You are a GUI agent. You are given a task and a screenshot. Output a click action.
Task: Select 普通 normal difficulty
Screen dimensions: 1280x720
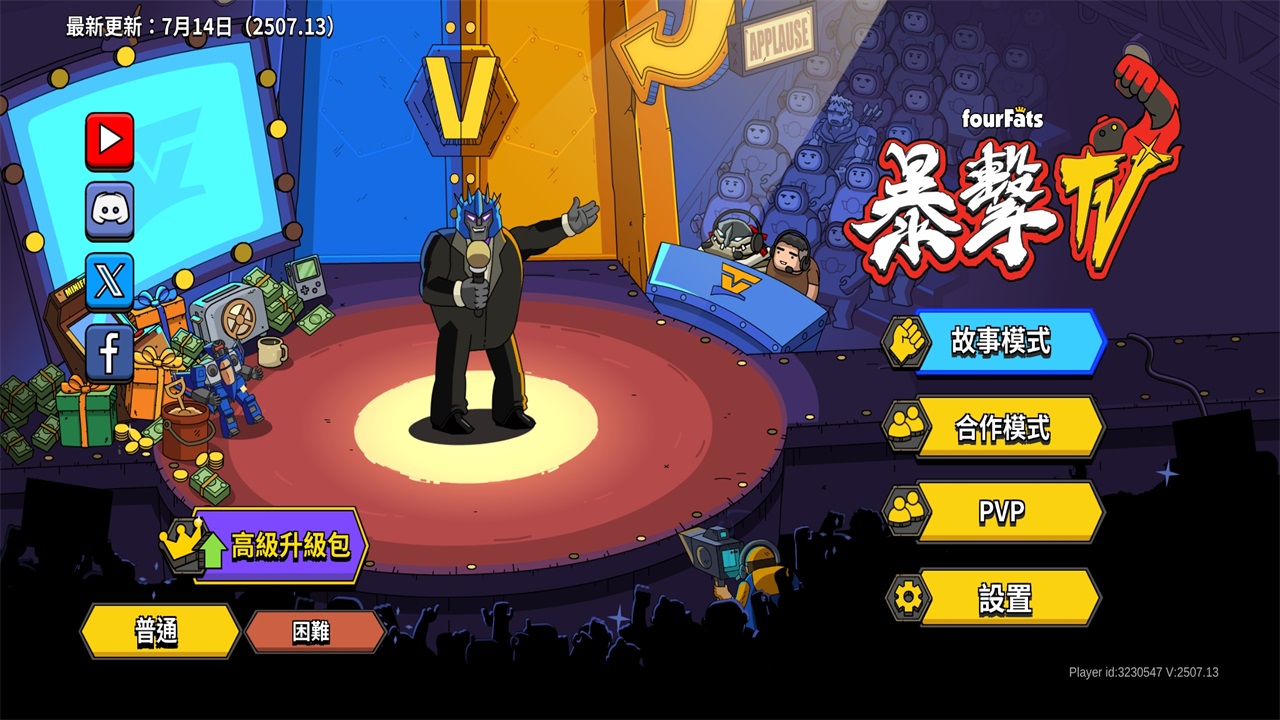pyautogui.click(x=158, y=631)
